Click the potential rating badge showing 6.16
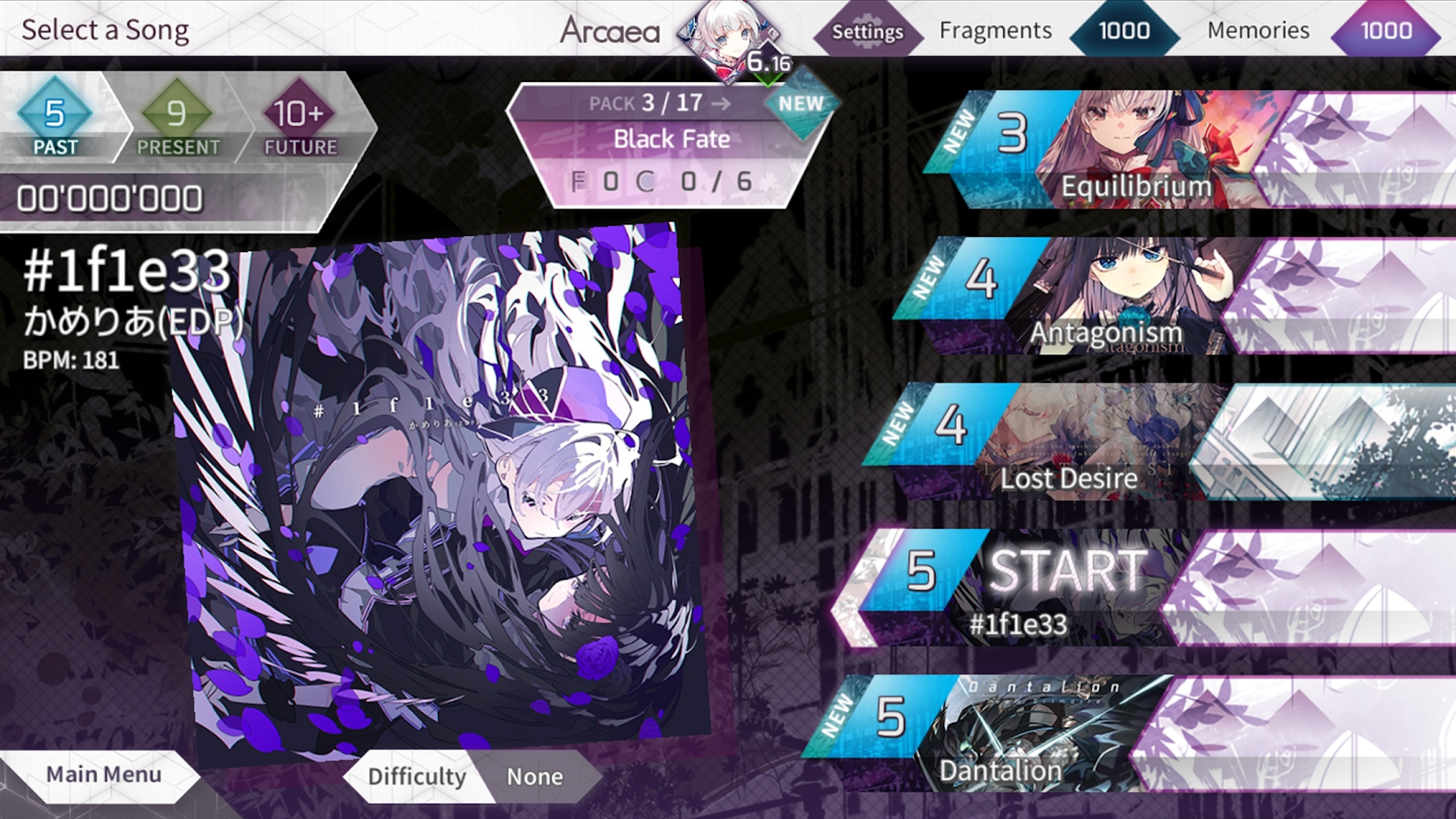This screenshot has height=819, width=1456. click(767, 62)
